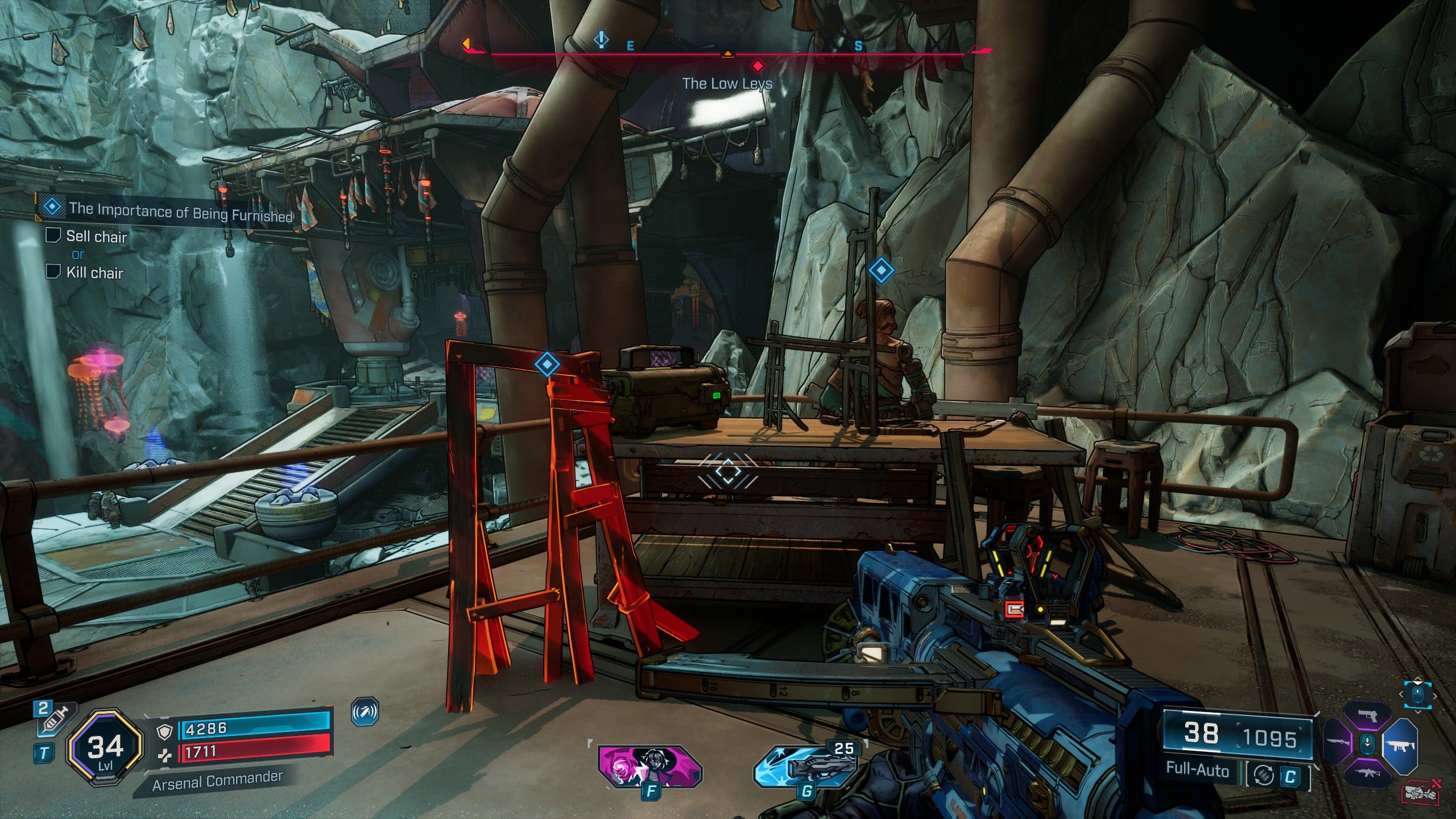Click the blue exclamation marker on the compass
Image resolution: width=1456 pixels, height=819 pixels.
click(601, 40)
